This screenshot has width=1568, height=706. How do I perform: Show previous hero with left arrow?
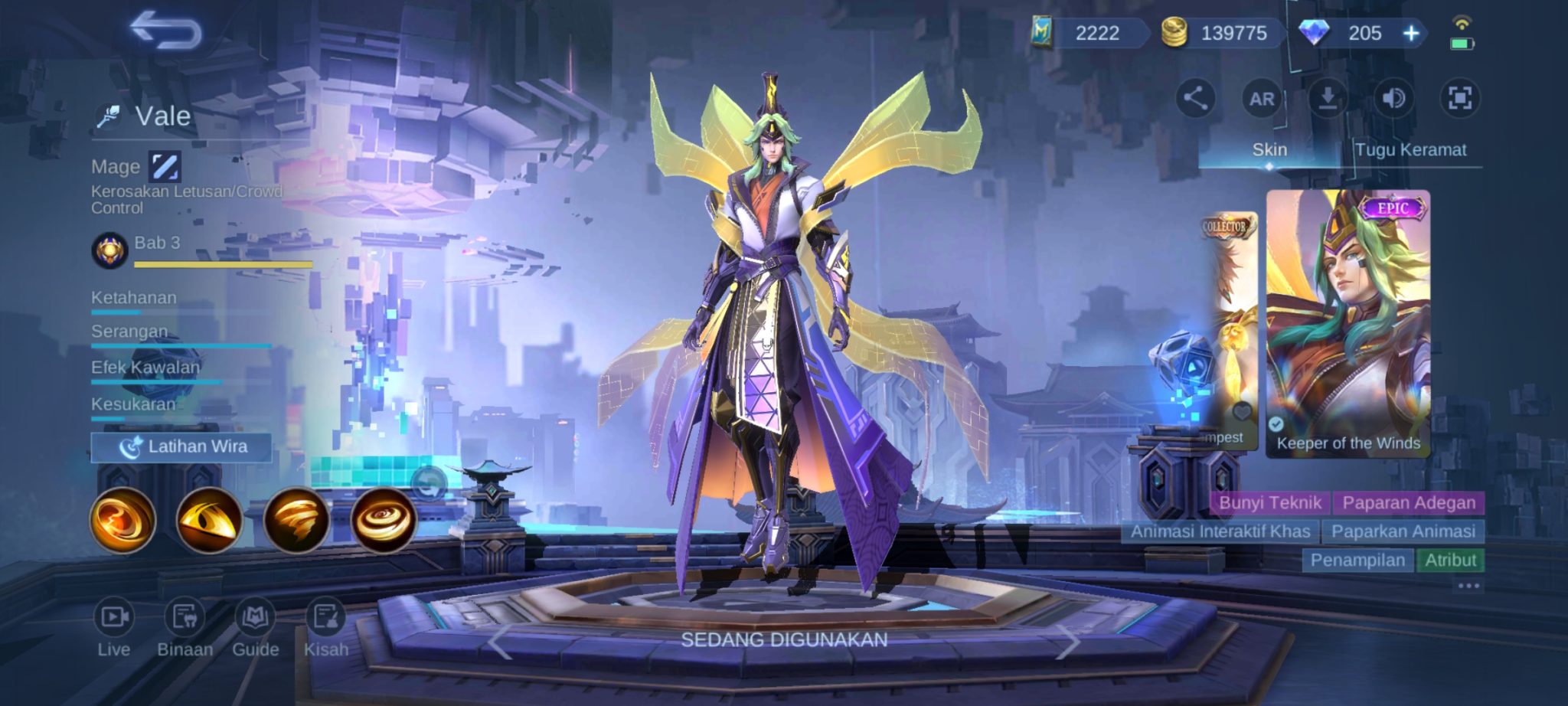501,642
